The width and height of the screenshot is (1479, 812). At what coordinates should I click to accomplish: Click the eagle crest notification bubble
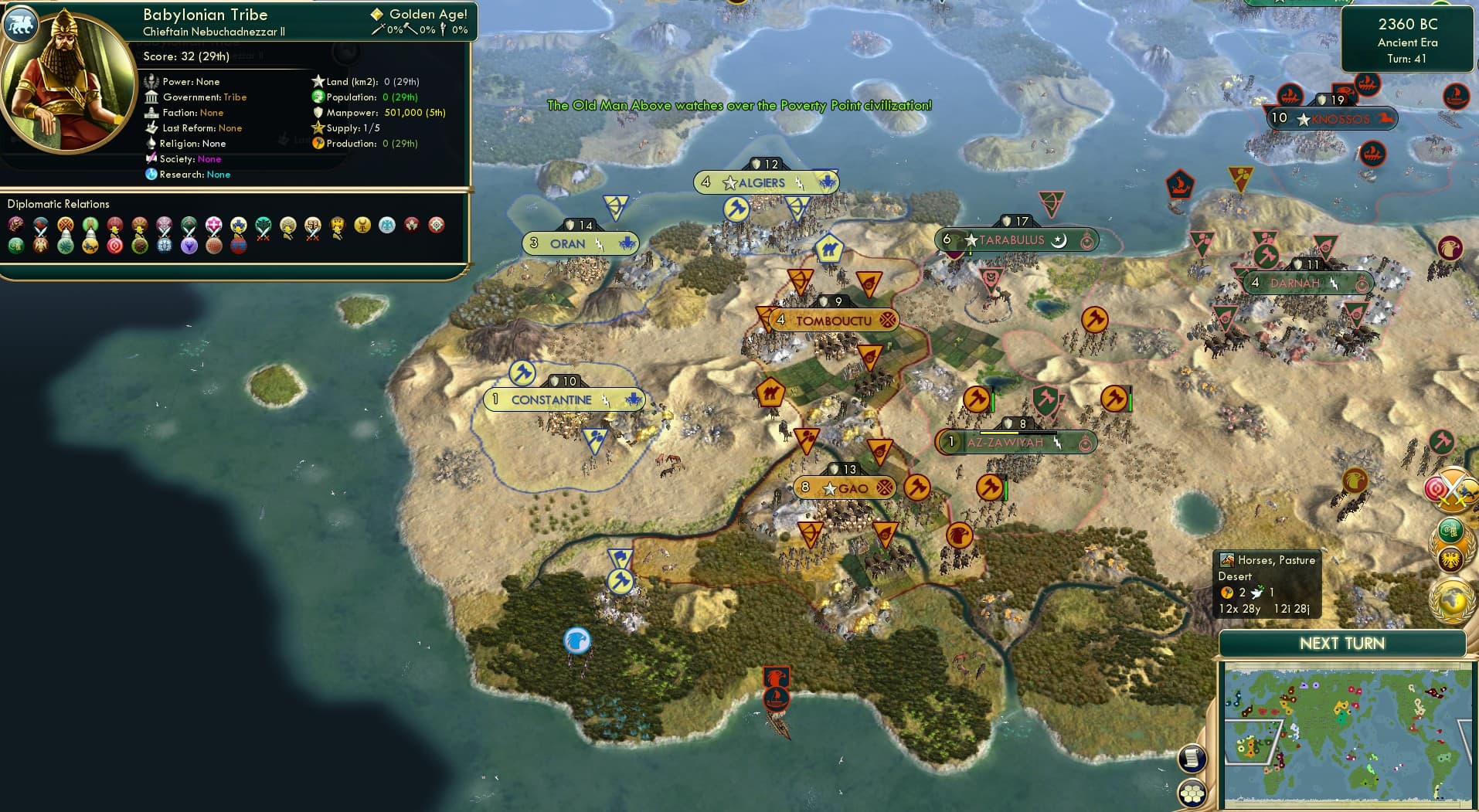click(x=1451, y=555)
